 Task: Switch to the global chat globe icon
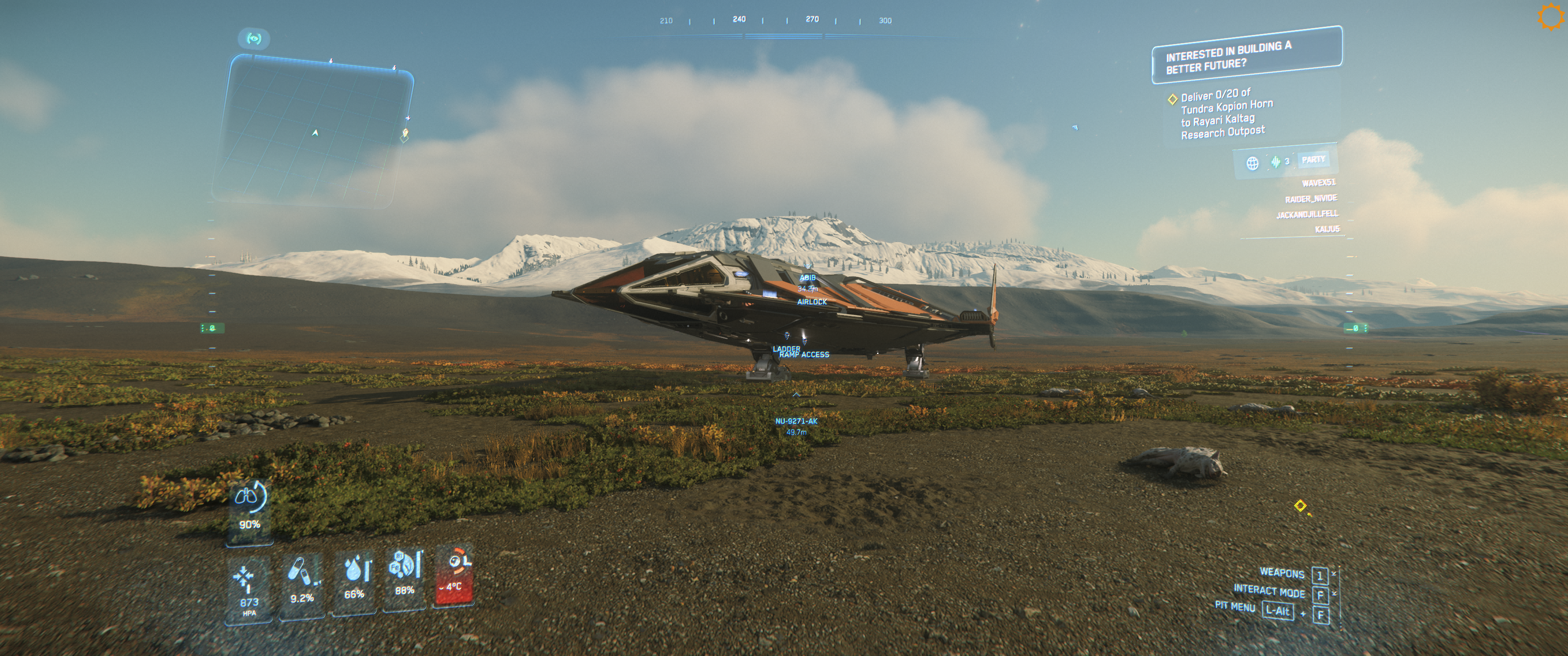[1252, 163]
